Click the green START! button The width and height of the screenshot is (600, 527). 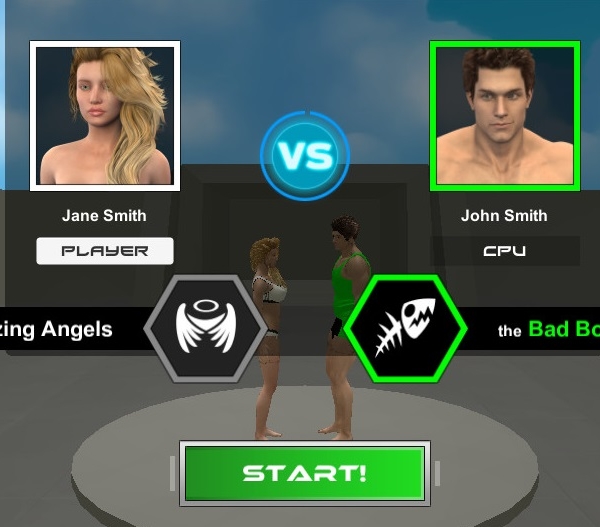click(305, 473)
